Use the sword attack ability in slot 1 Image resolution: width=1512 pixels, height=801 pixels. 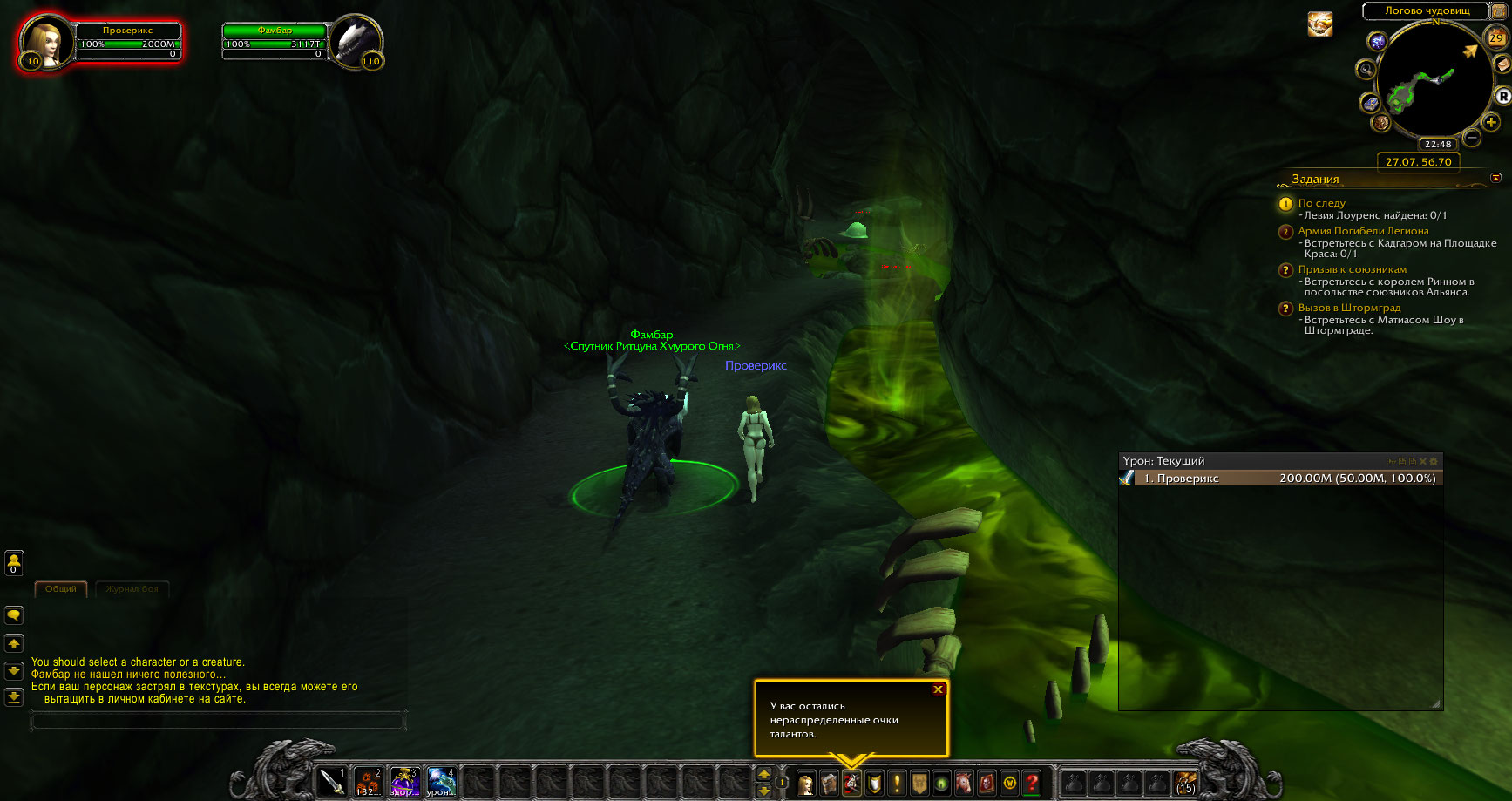332,782
